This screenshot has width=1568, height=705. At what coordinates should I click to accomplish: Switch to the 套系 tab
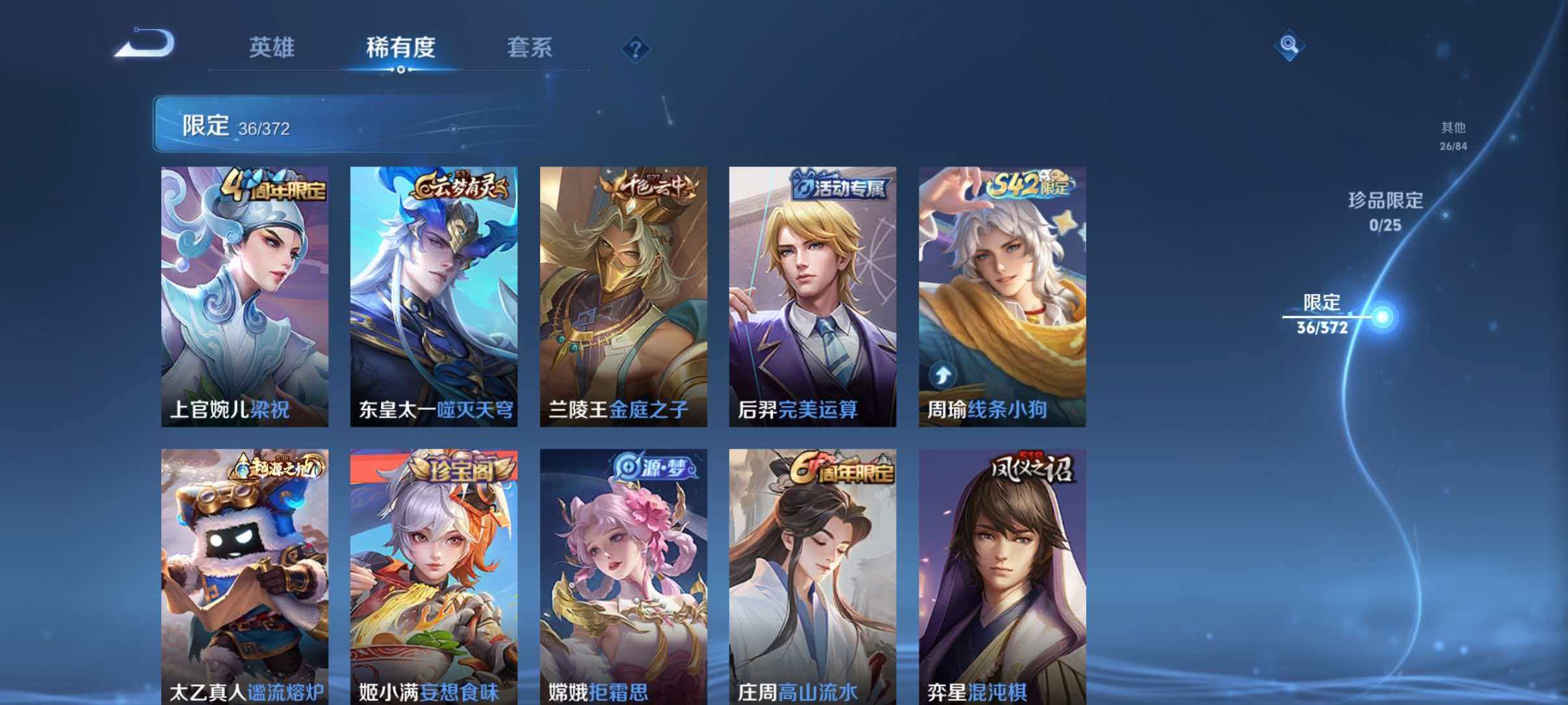(530, 47)
